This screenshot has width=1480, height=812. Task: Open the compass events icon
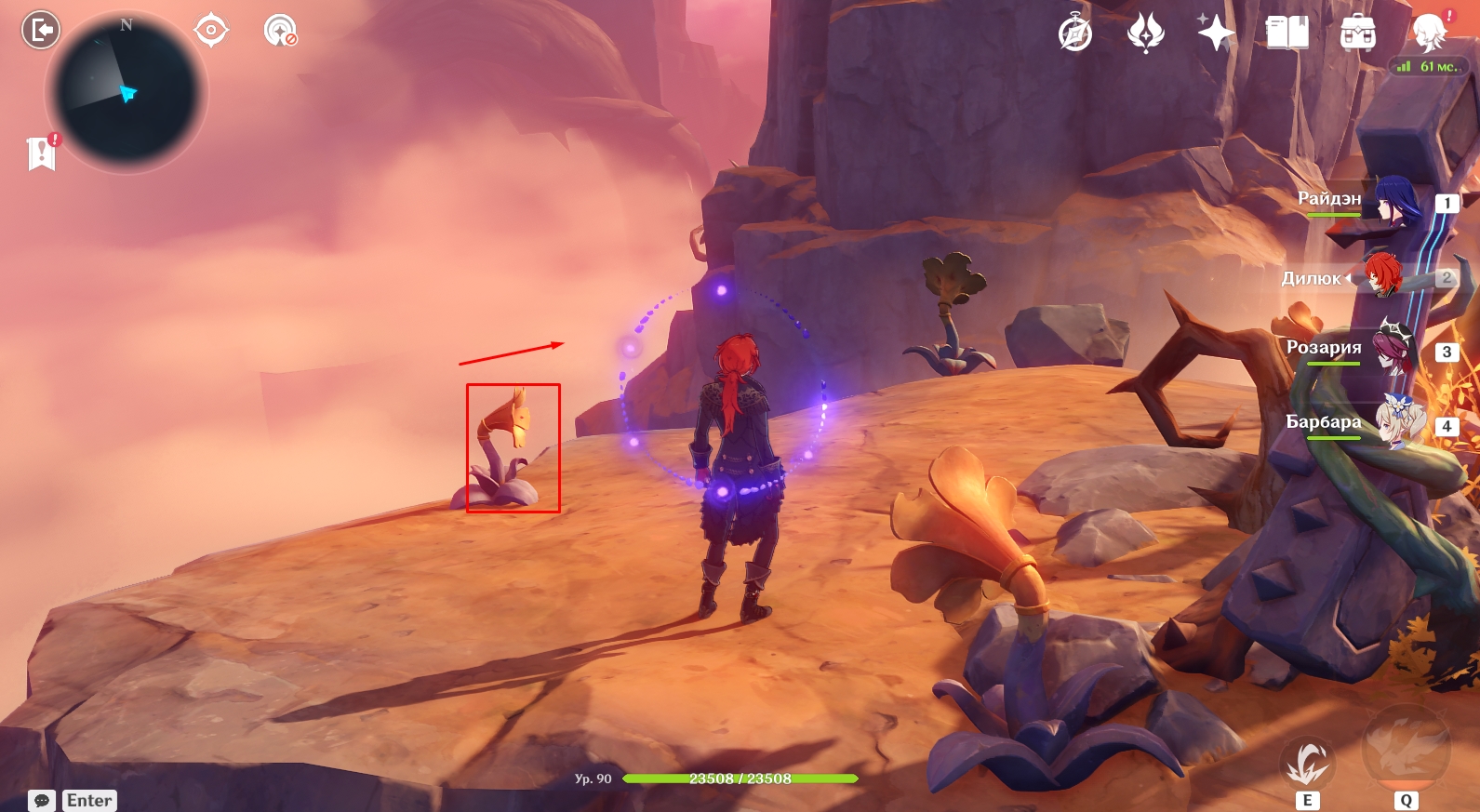click(x=1075, y=33)
